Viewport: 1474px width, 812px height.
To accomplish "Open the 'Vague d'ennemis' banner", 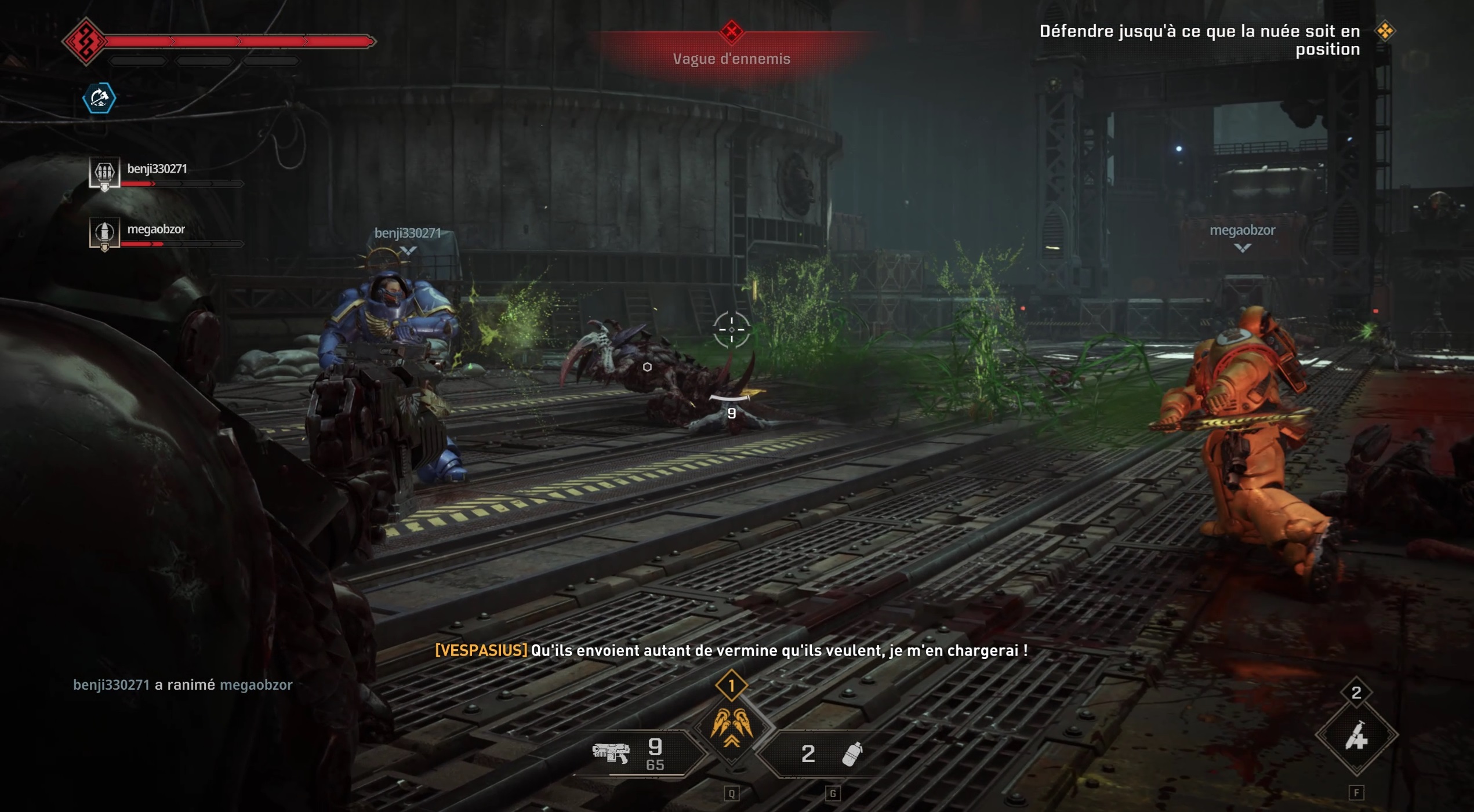I will pos(732,58).
